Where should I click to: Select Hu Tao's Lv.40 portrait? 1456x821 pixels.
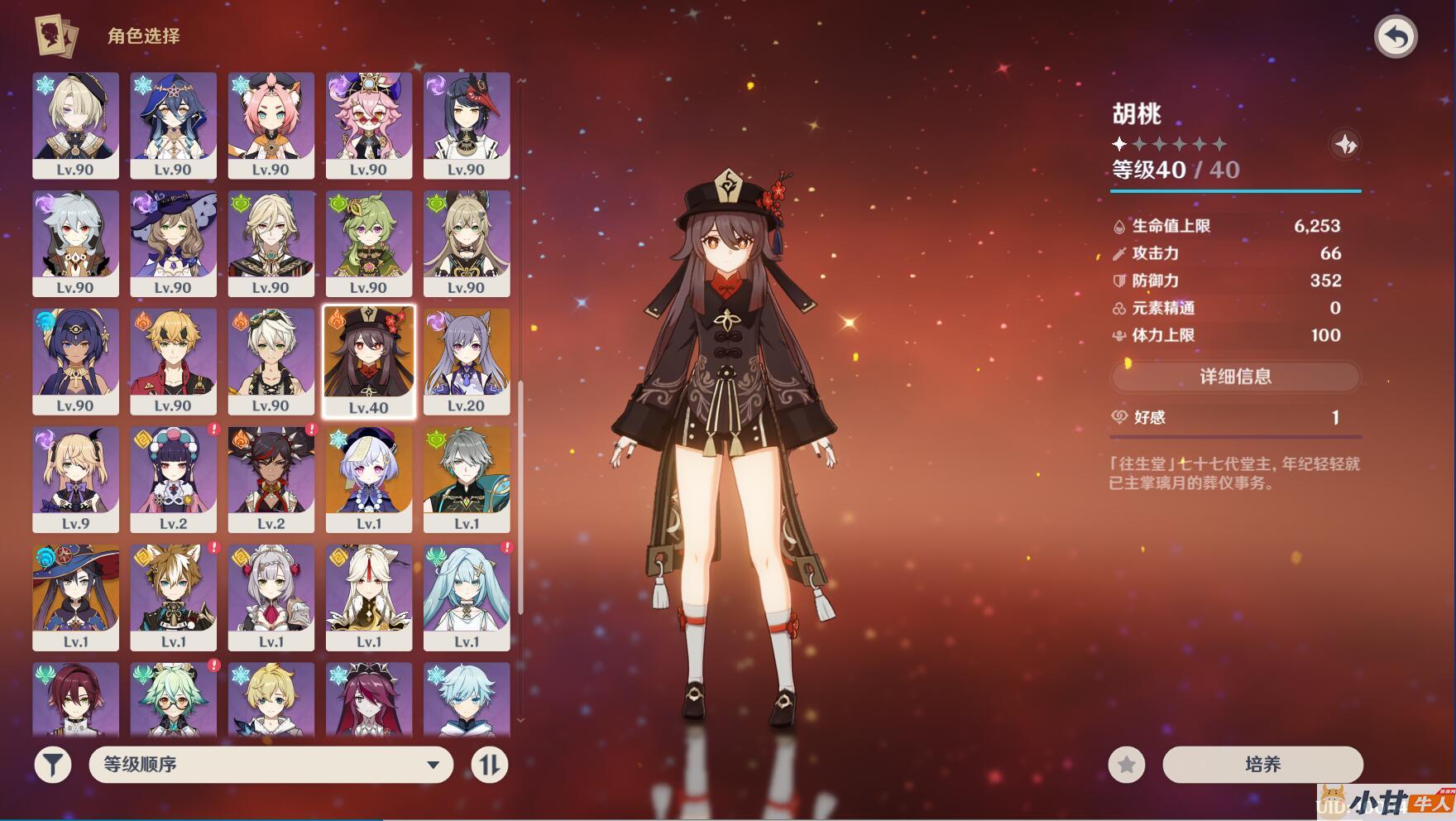click(x=368, y=361)
